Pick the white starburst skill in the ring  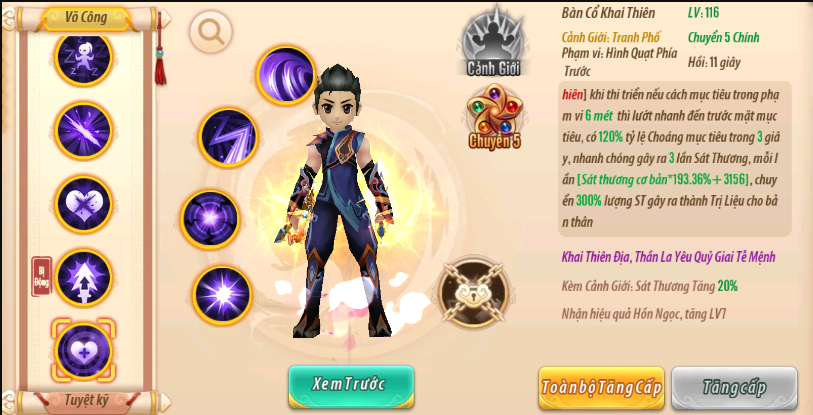tap(220, 294)
